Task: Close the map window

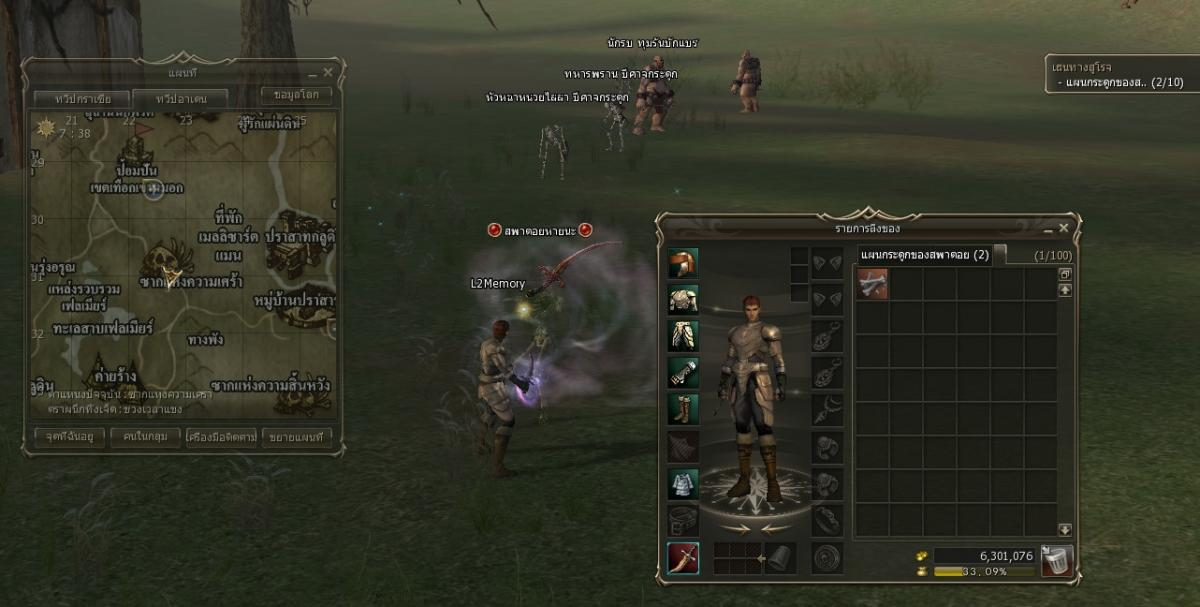Action: (x=328, y=73)
